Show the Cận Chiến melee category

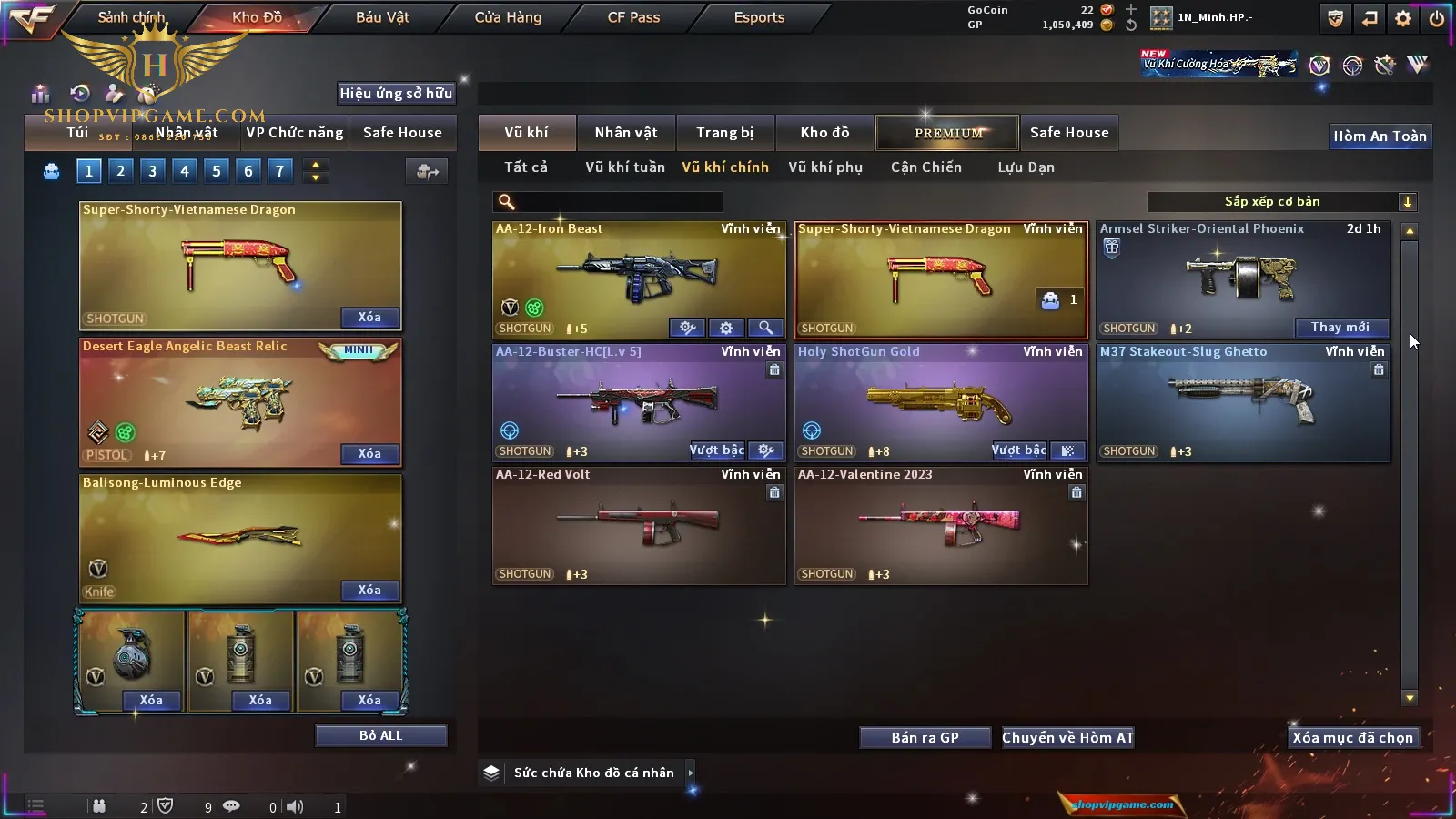pyautogui.click(x=925, y=167)
